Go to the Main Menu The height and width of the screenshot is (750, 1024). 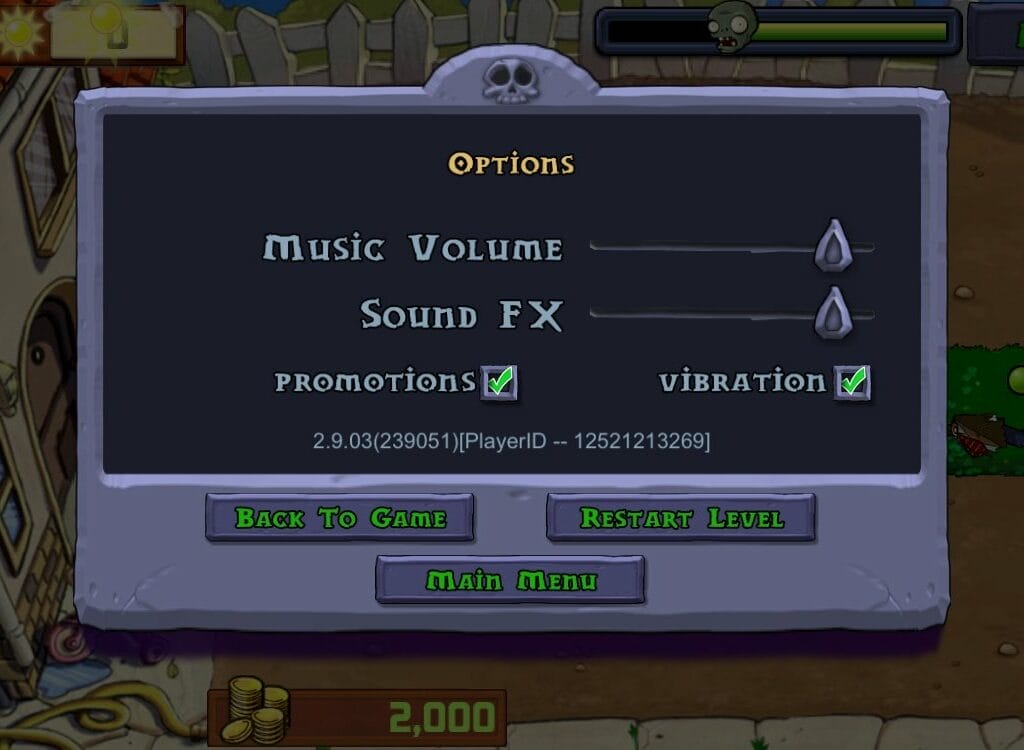point(510,580)
